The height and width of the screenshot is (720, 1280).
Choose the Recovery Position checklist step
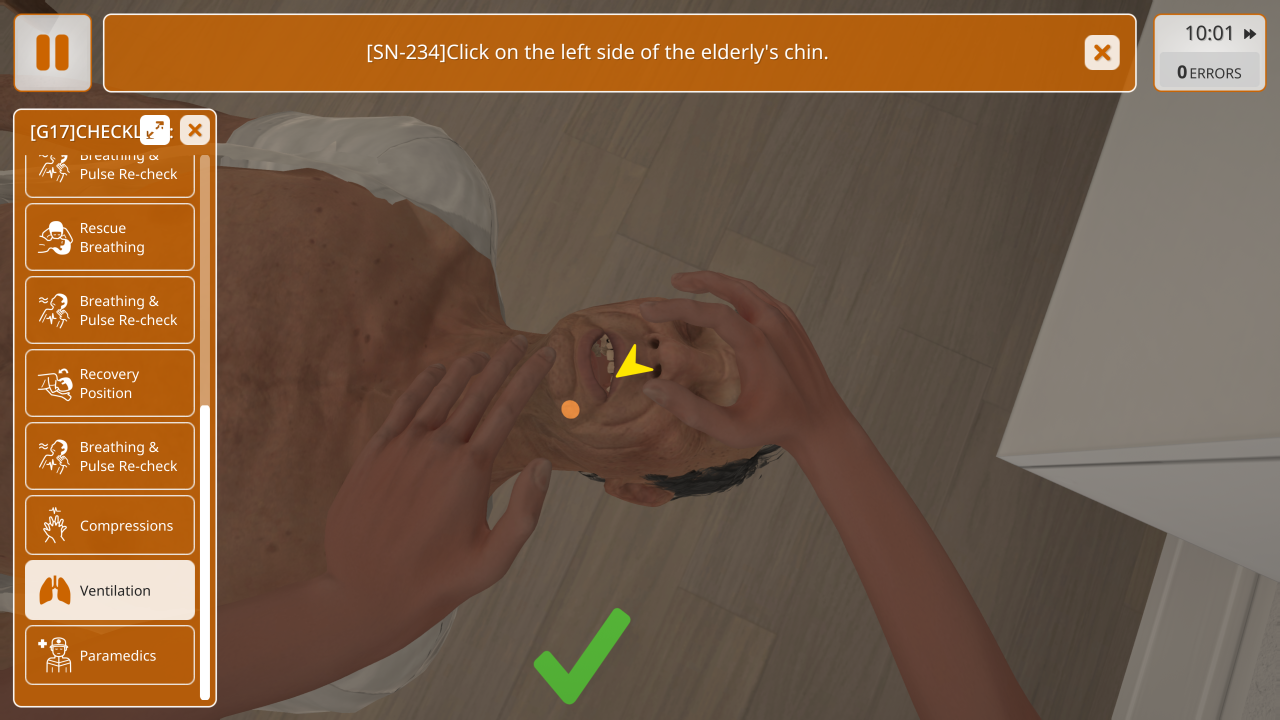110,384
